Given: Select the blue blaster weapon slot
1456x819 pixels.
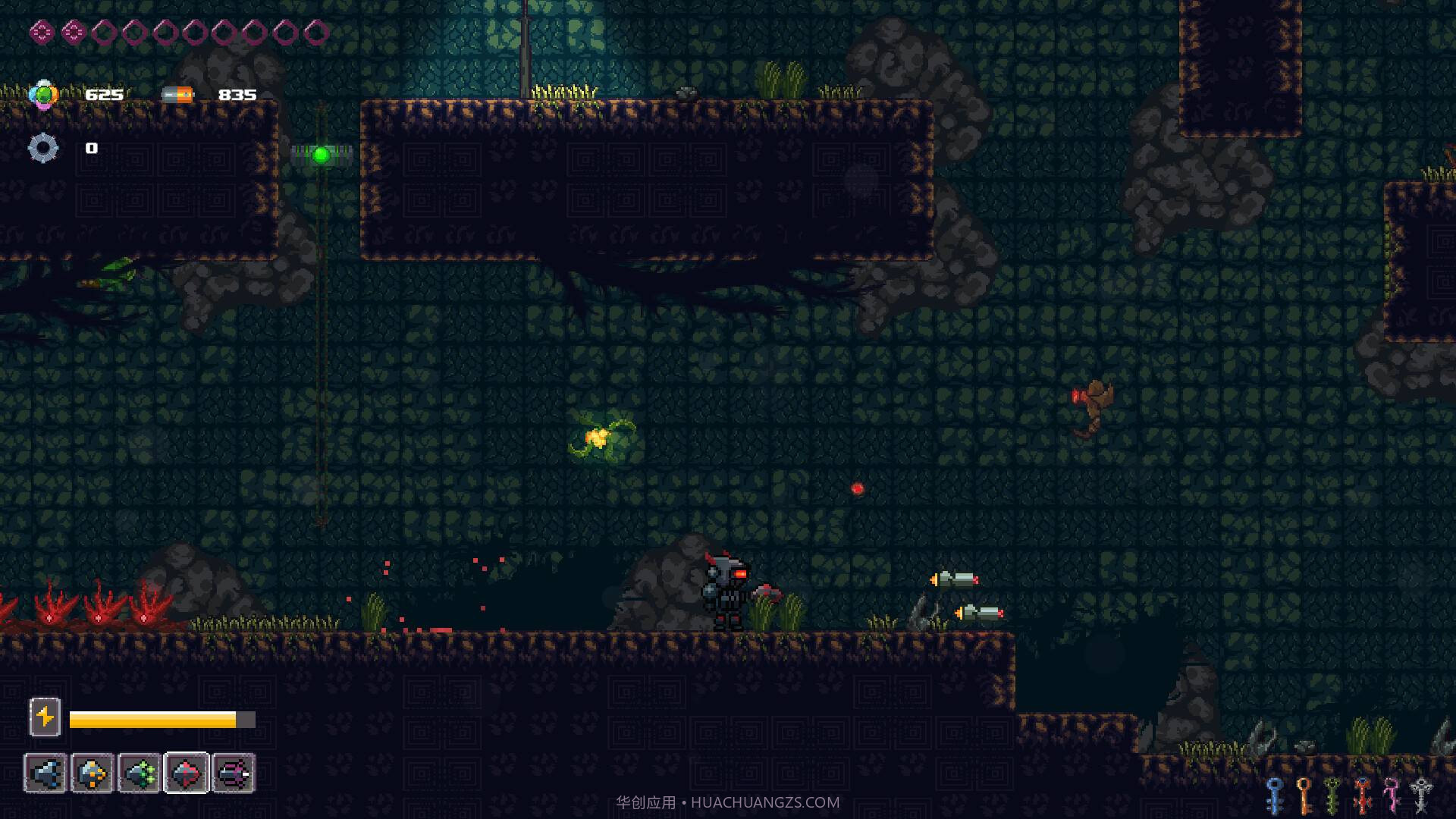Looking at the screenshot, I should 45,773.
